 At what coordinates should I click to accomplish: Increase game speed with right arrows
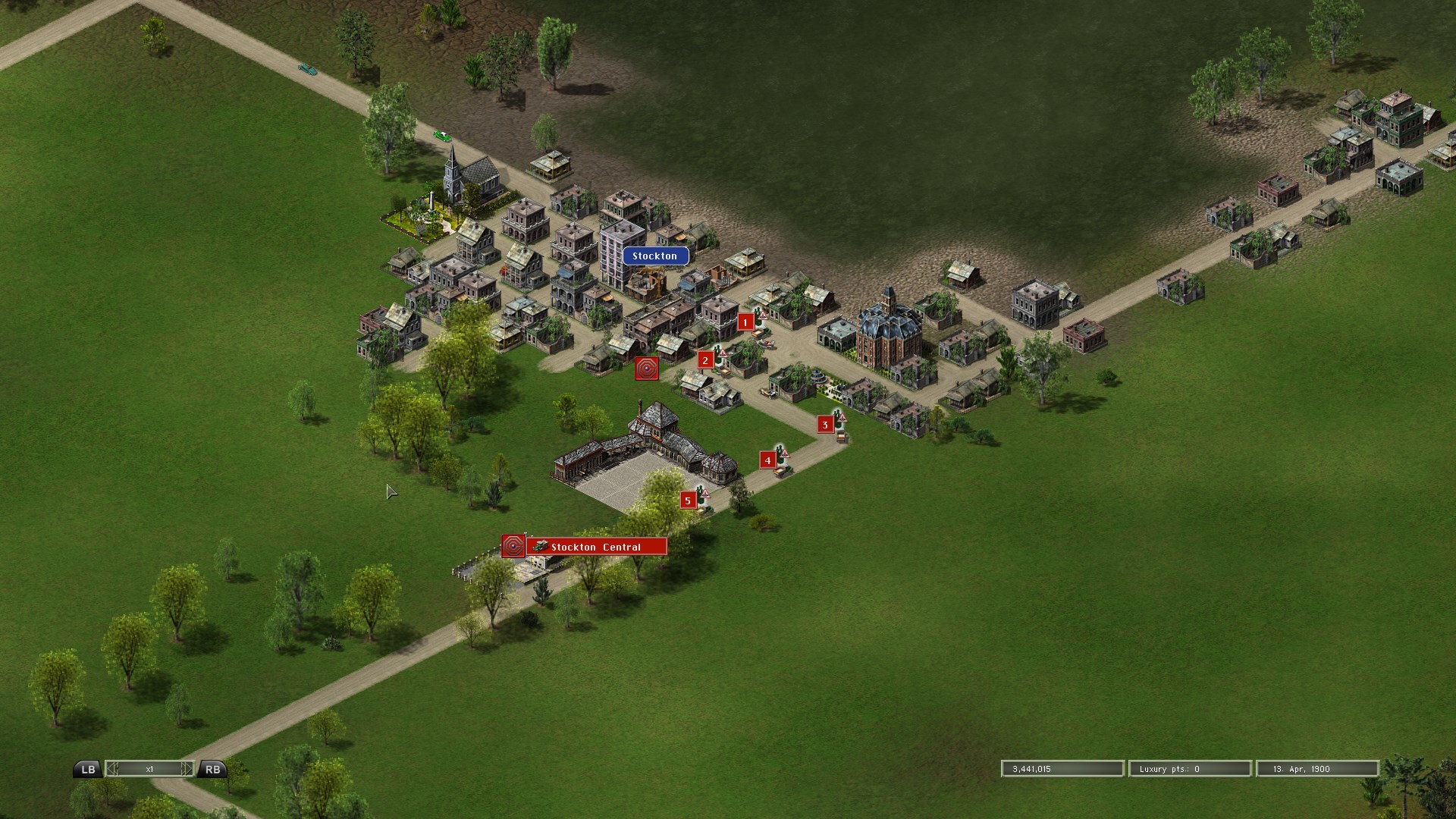187,769
